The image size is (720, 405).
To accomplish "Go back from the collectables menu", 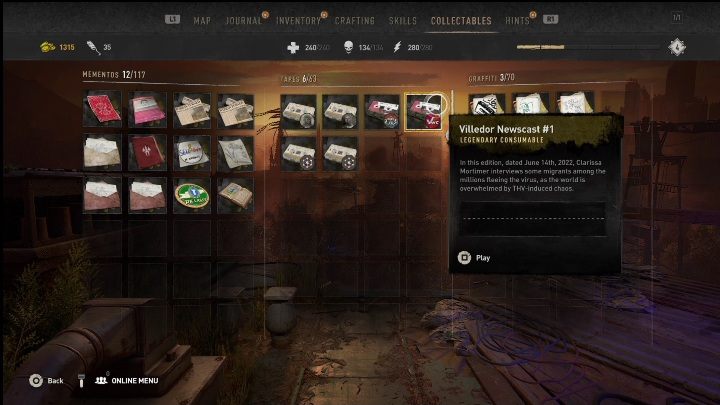I will tap(46, 381).
